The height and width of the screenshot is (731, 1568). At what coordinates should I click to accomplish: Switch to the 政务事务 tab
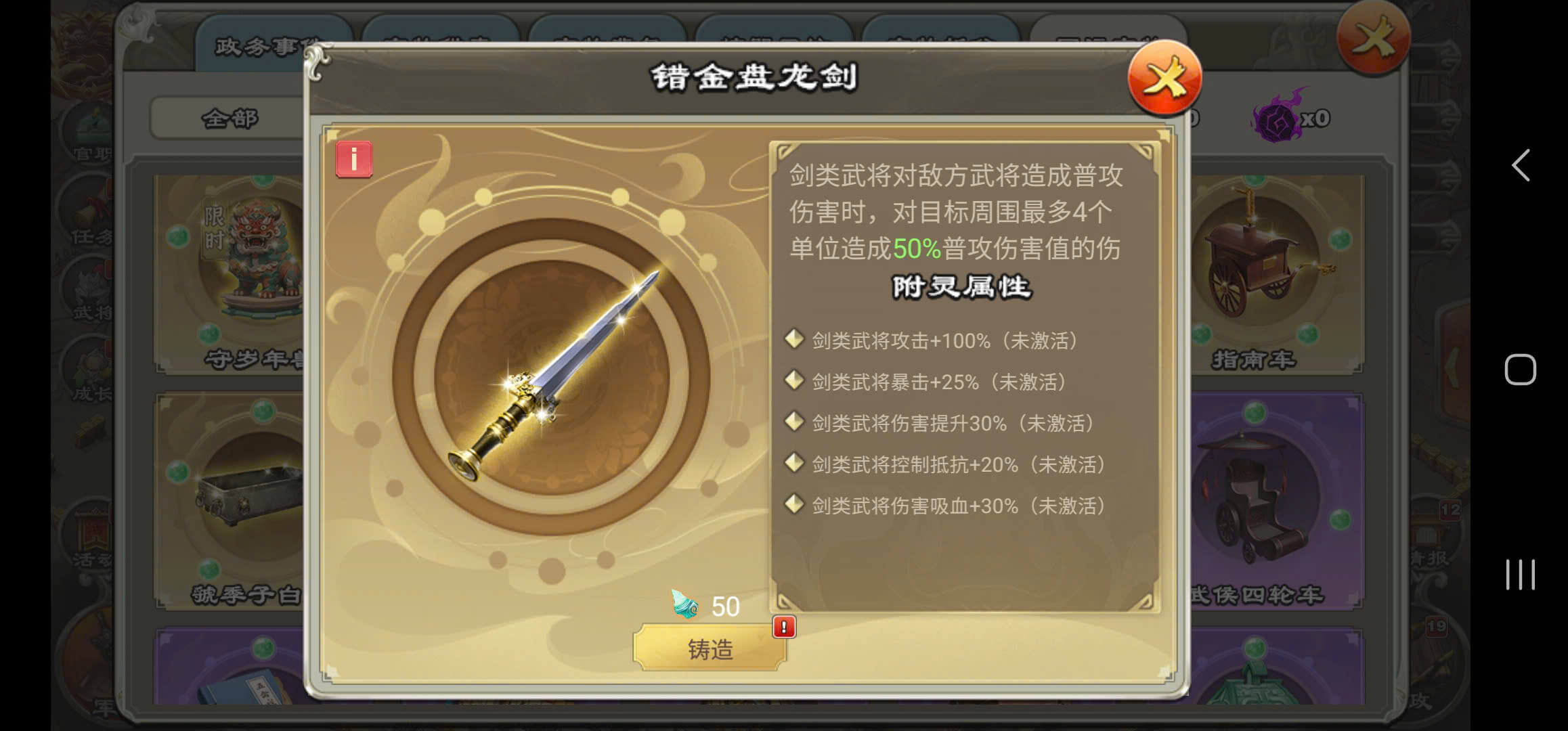point(257,47)
